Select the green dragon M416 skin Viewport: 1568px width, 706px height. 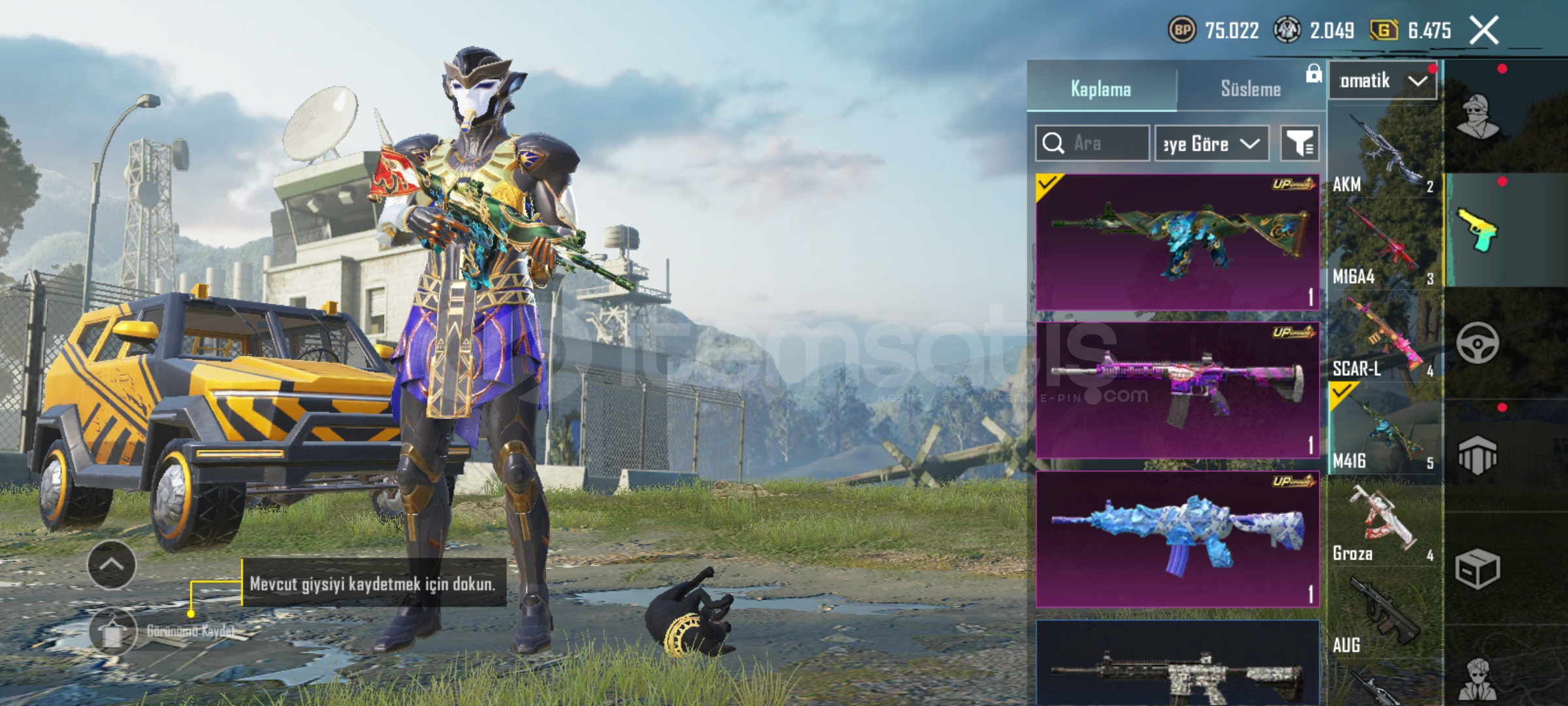pos(1177,242)
